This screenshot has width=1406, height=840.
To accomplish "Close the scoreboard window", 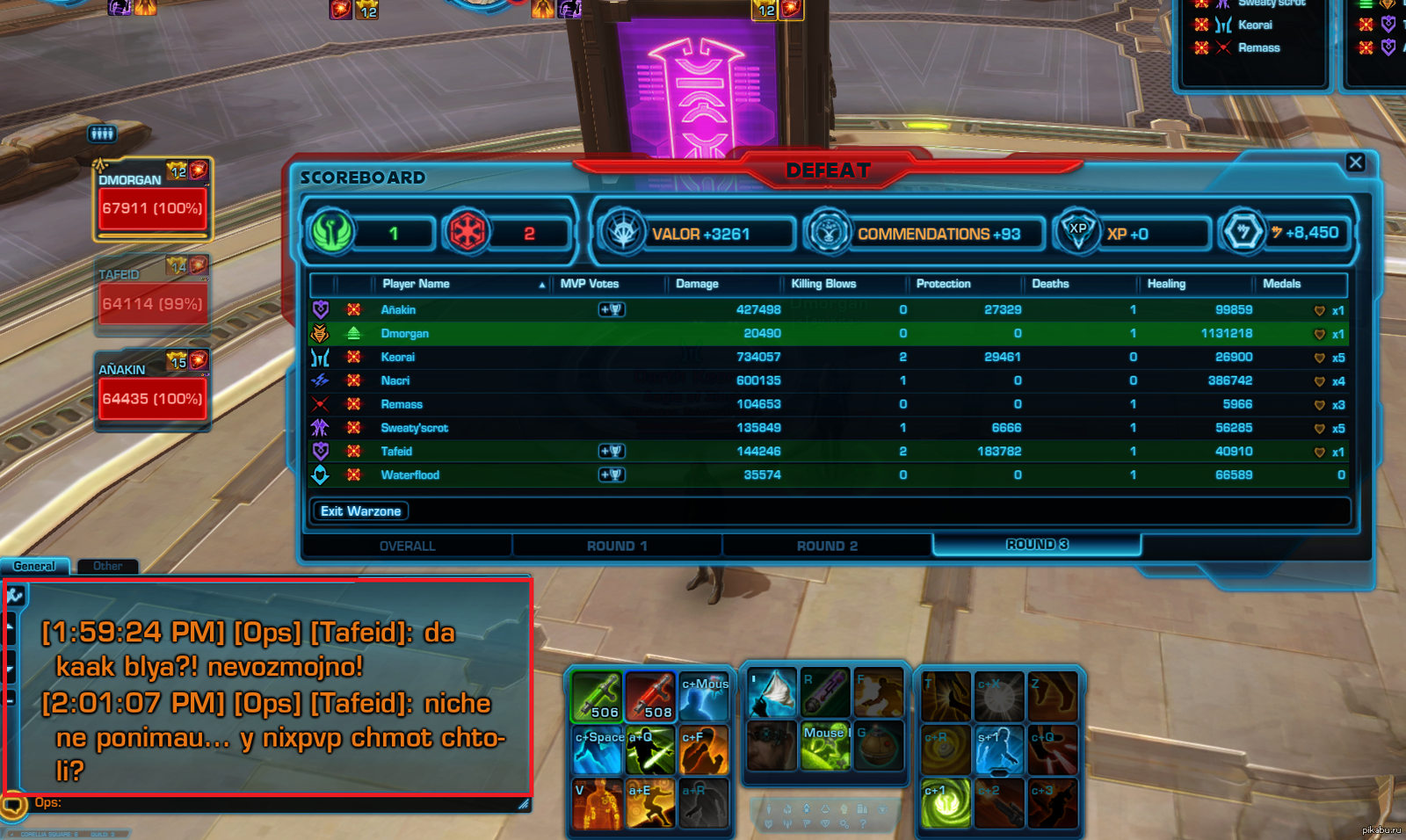I will pos(1355,163).
